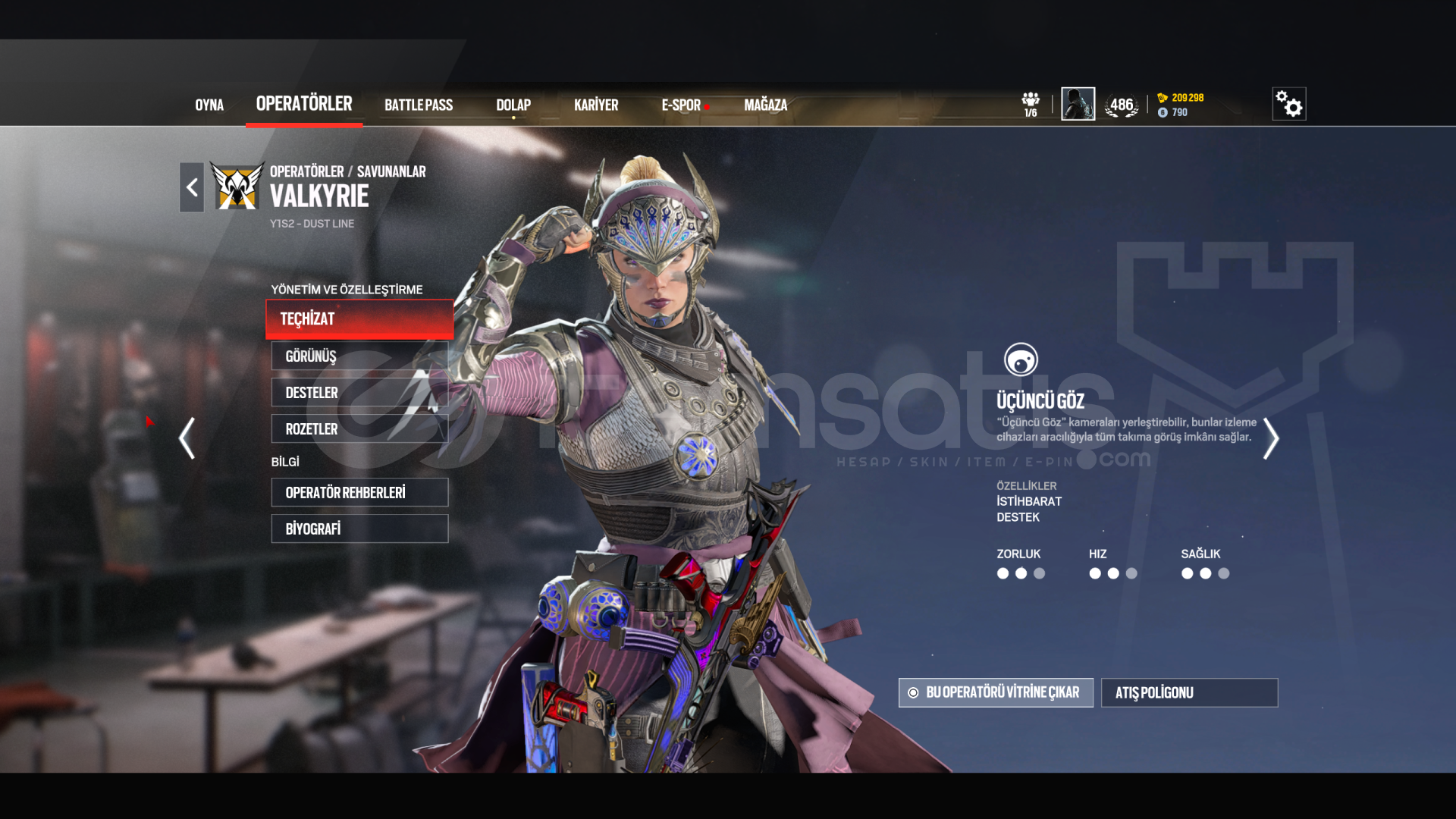Image resolution: width=1456 pixels, height=819 pixels.
Task: Select the TEÇHİZAT menu entry
Action: point(359,319)
